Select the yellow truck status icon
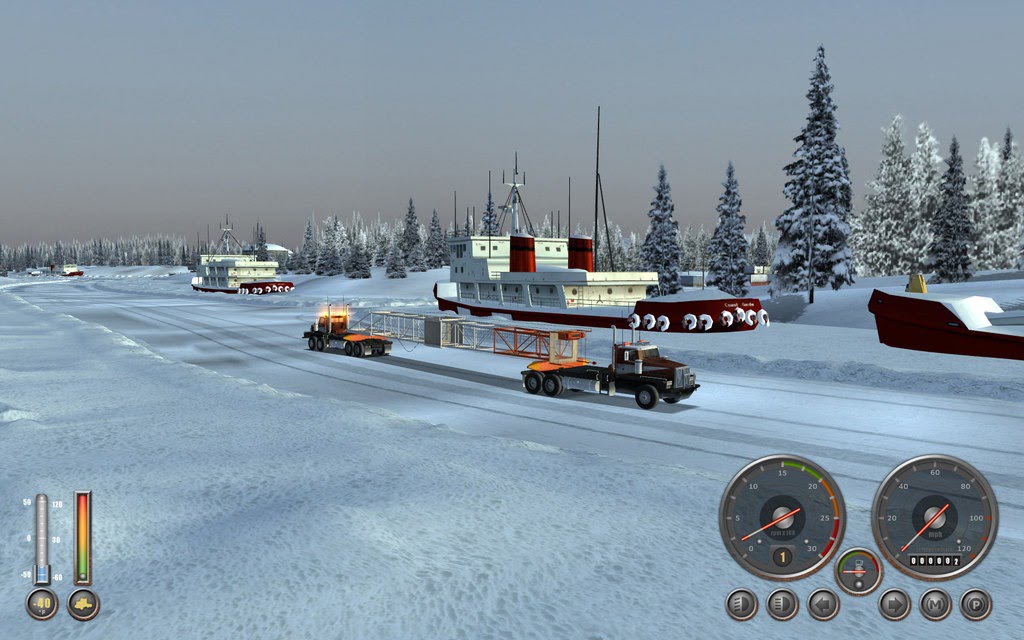The image size is (1024, 640). pyautogui.click(x=83, y=604)
